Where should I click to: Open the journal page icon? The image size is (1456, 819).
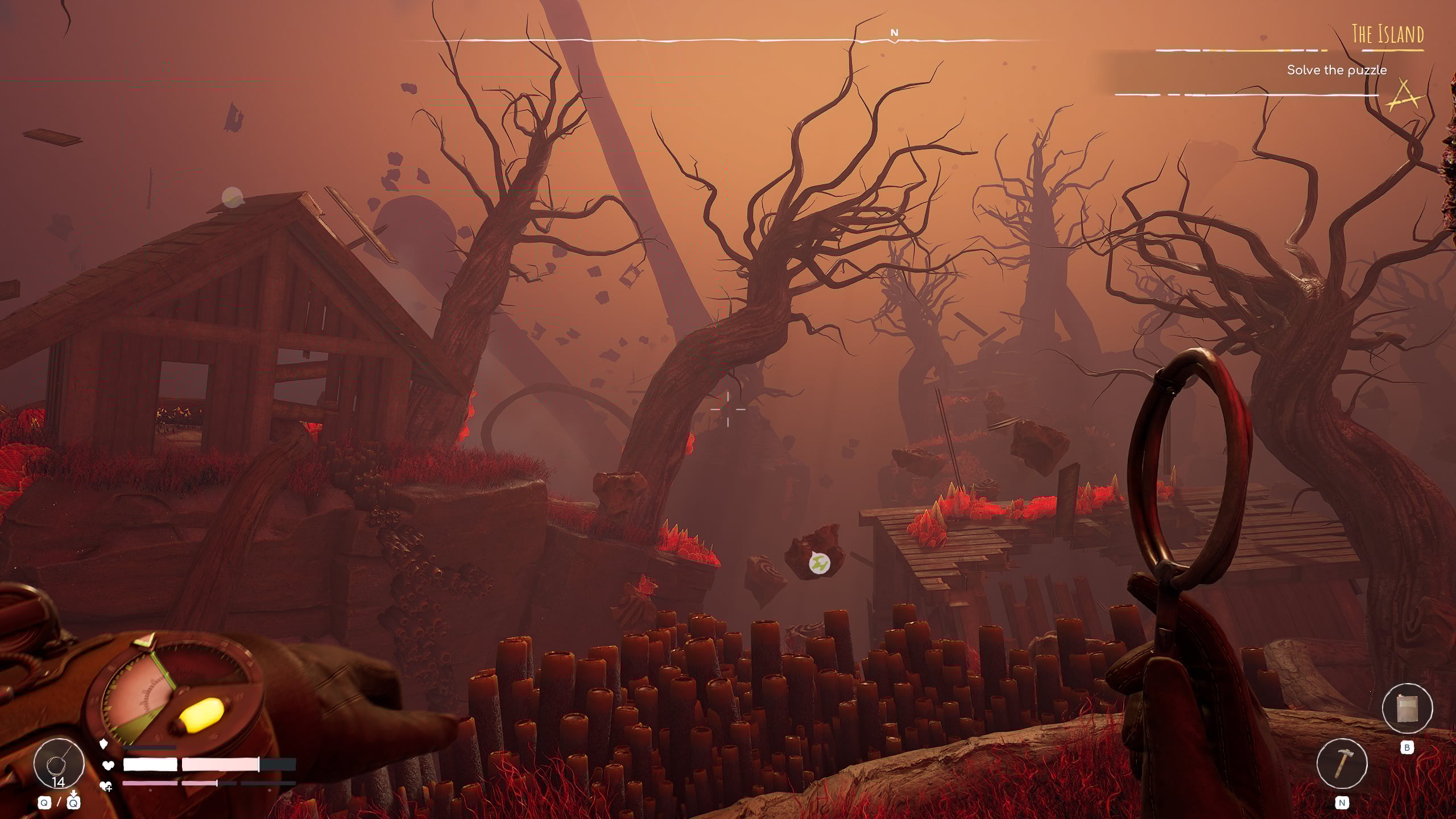point(1407,708)
